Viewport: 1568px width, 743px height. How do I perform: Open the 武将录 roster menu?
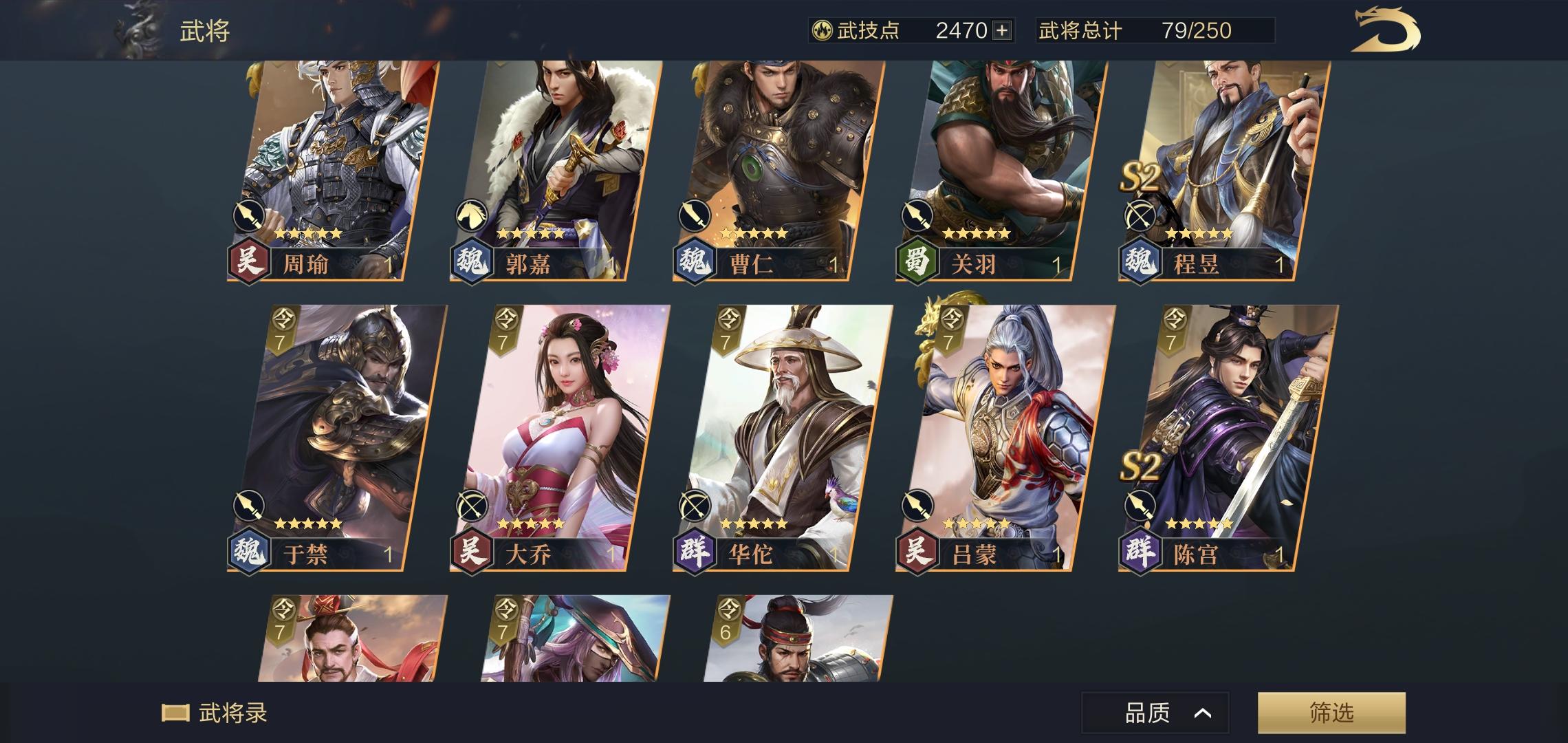(x=219, y=714)
